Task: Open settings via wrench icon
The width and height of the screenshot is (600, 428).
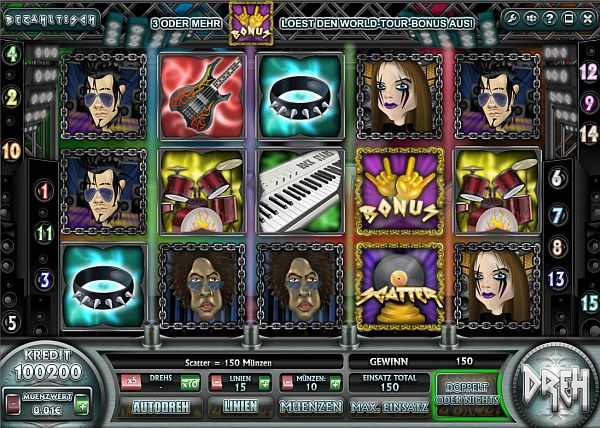Action: pos(509,19)
